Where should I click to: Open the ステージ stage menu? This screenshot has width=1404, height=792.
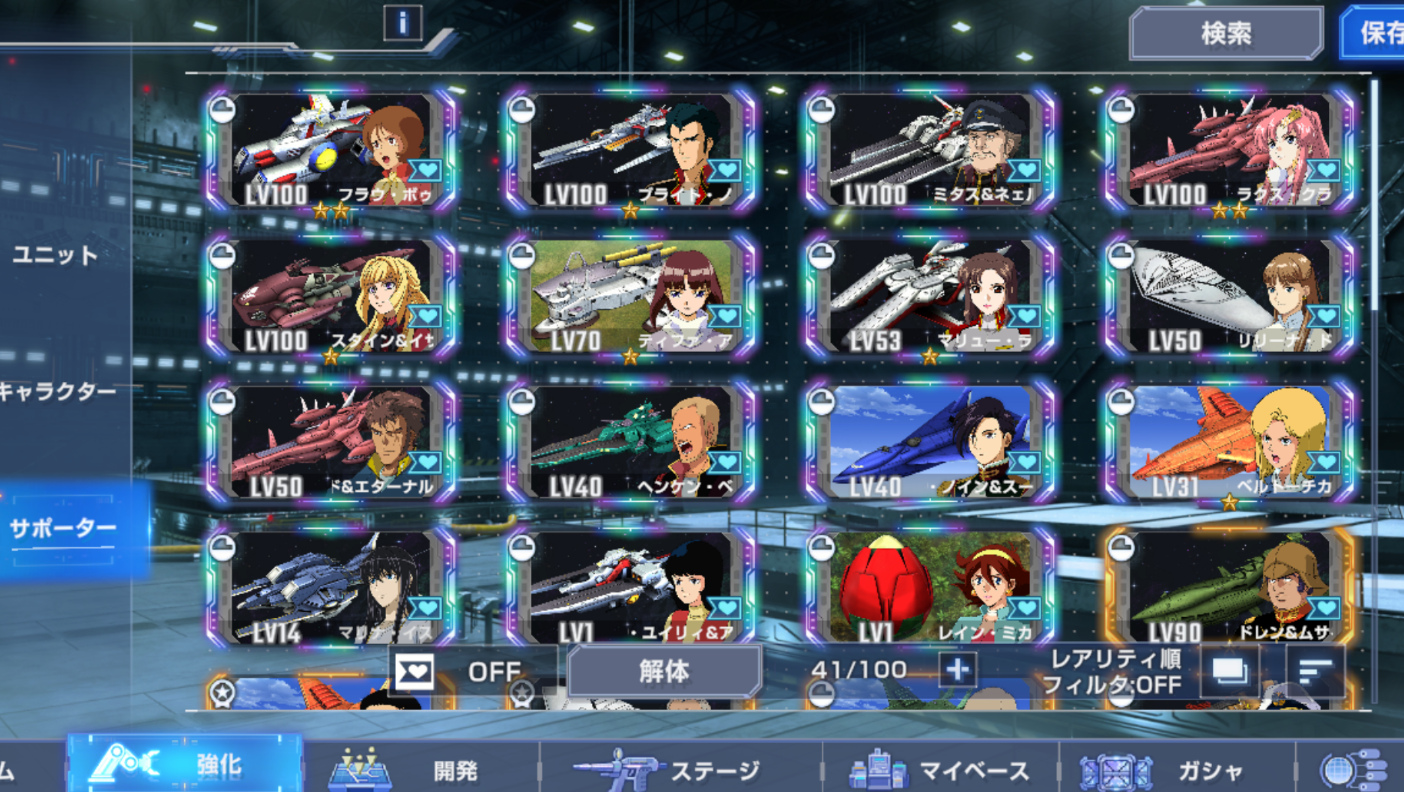click(680, 770)
